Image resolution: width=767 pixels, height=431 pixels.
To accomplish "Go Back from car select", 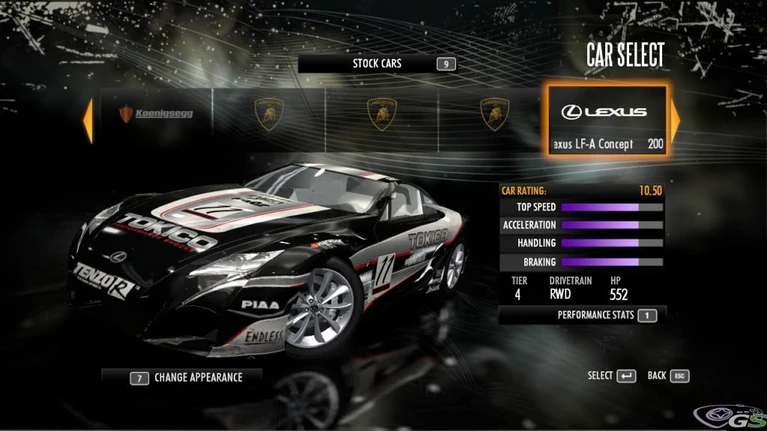I will click(x=669, y=376).
